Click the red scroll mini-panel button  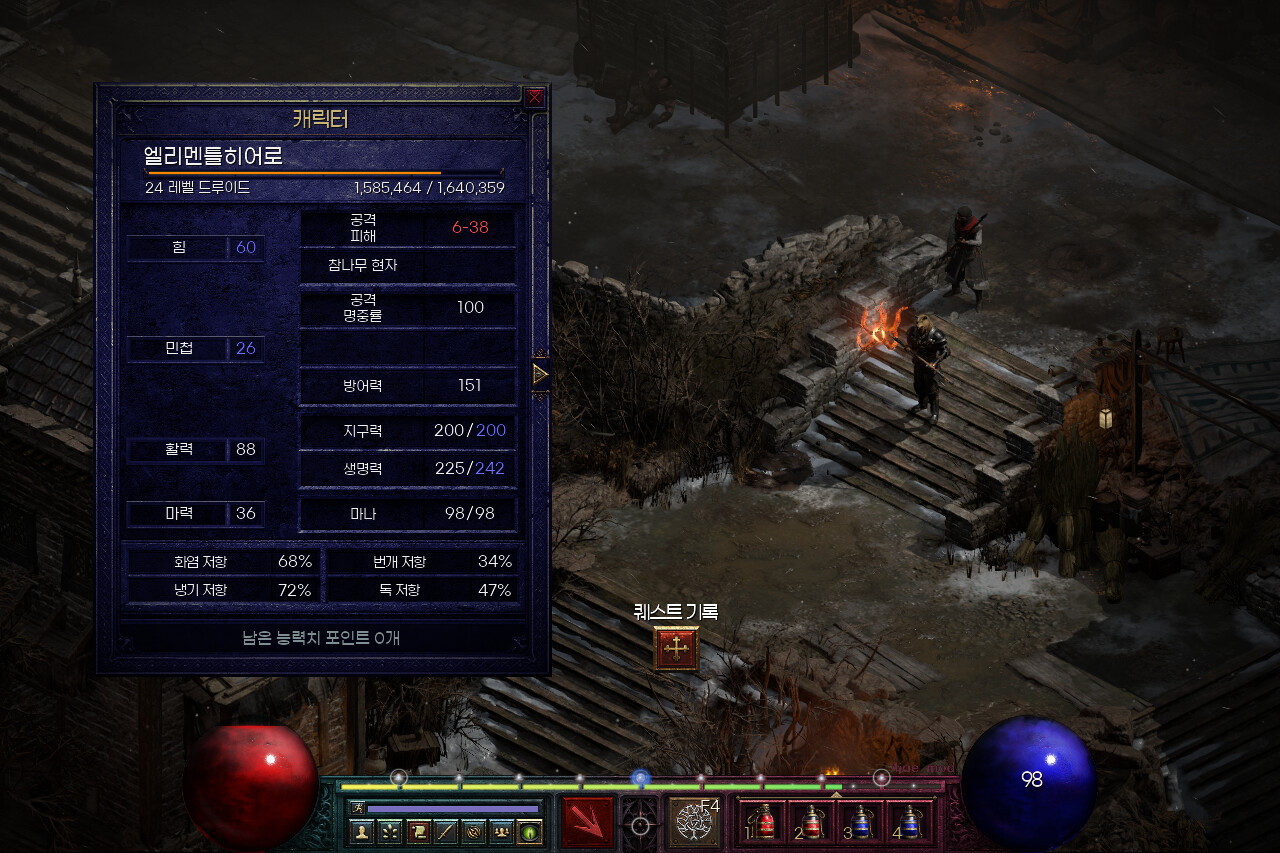click(x=418, y=832)
